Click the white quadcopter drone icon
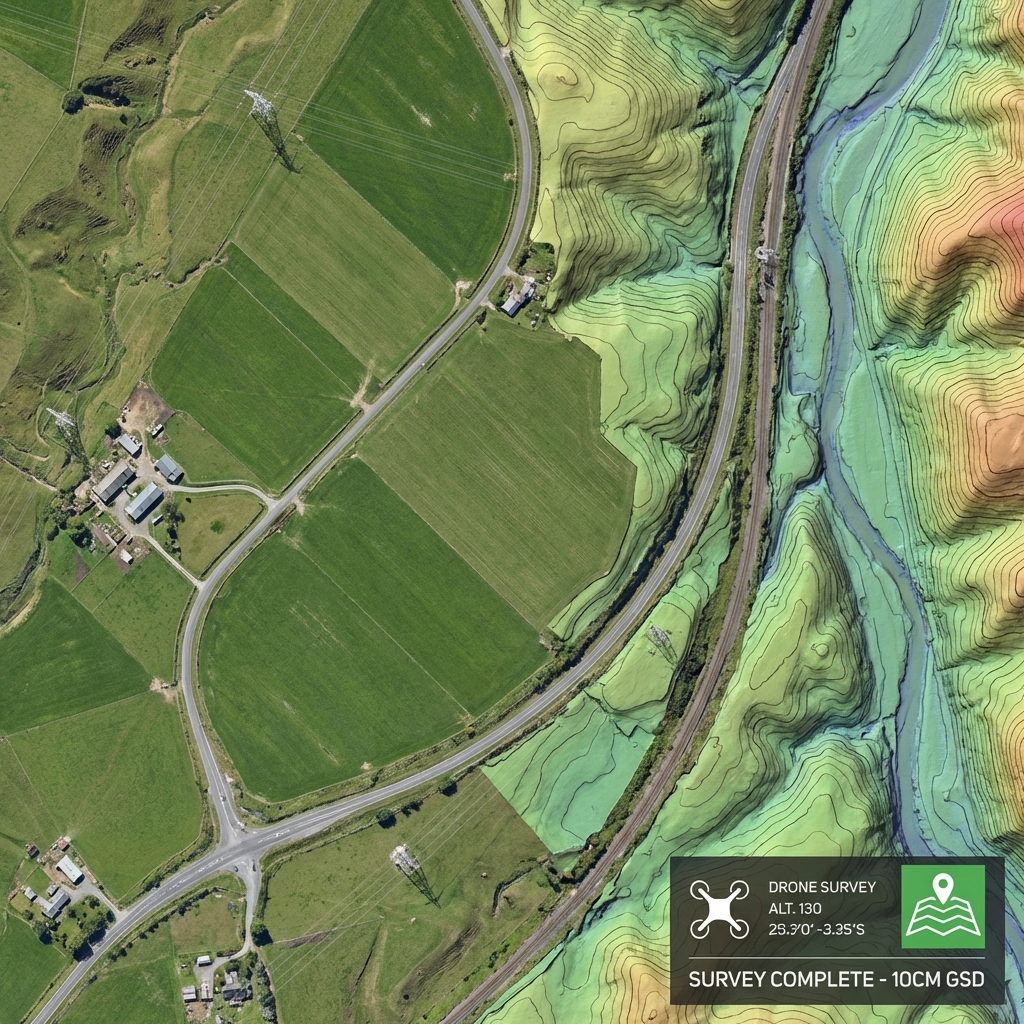 pos(719,908)
